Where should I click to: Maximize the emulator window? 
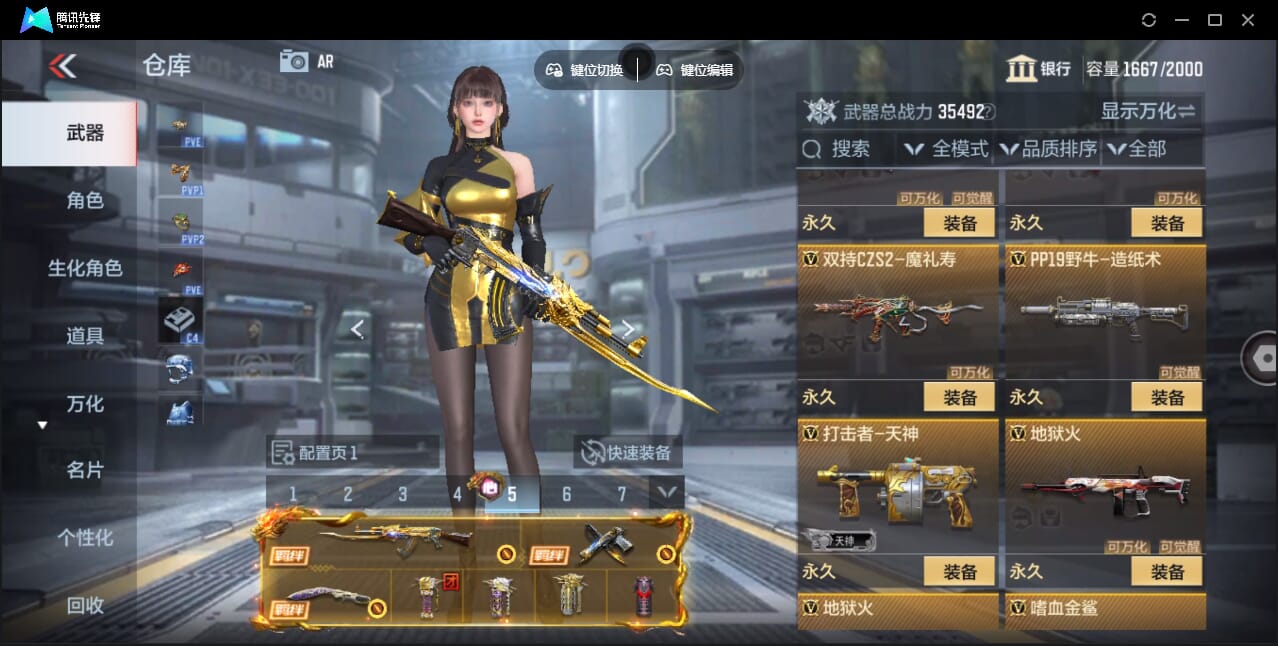(x=1215, y=20)
